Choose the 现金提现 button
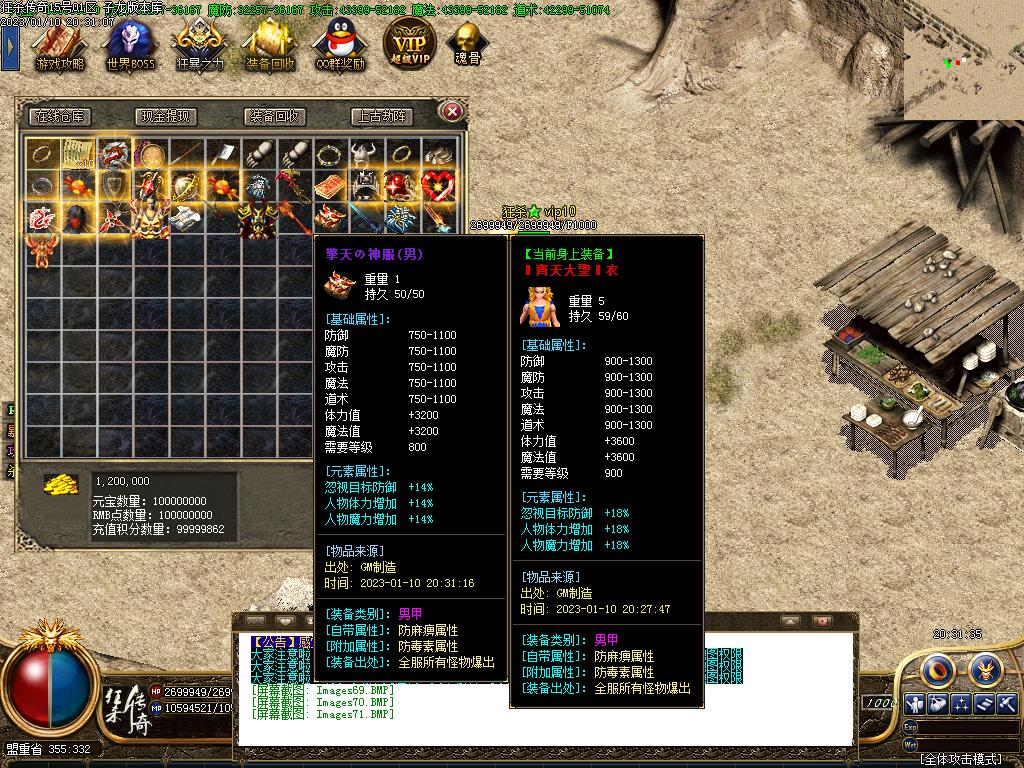This screenshot has height=768, width=1024. (166, 116)
